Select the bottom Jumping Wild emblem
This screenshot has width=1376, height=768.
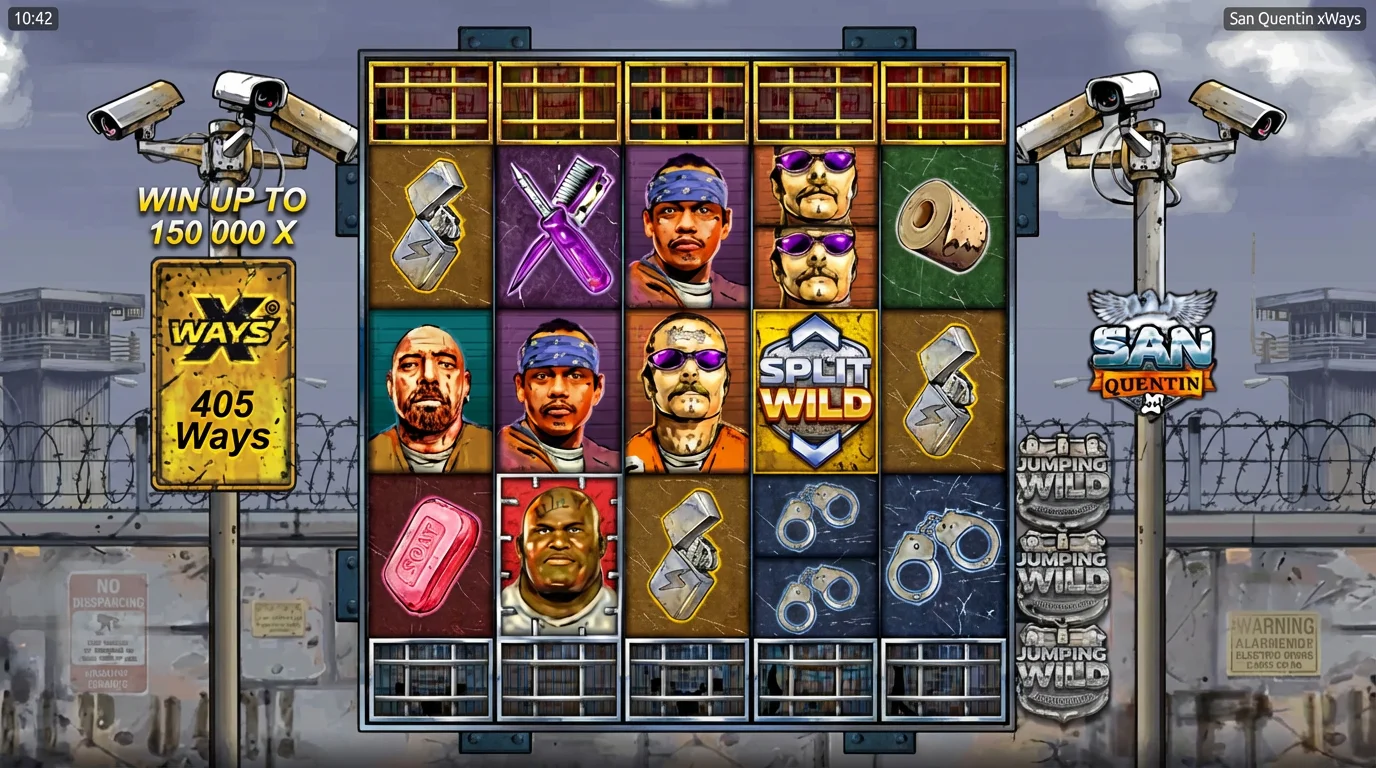coord(1062,665)
